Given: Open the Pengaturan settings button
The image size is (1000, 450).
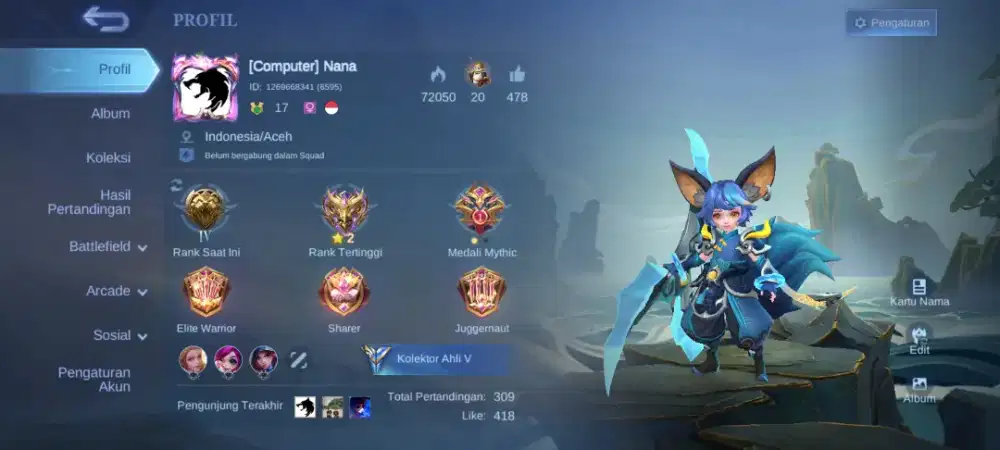Looking at the screenshot, I should click(x=891, y=22).
